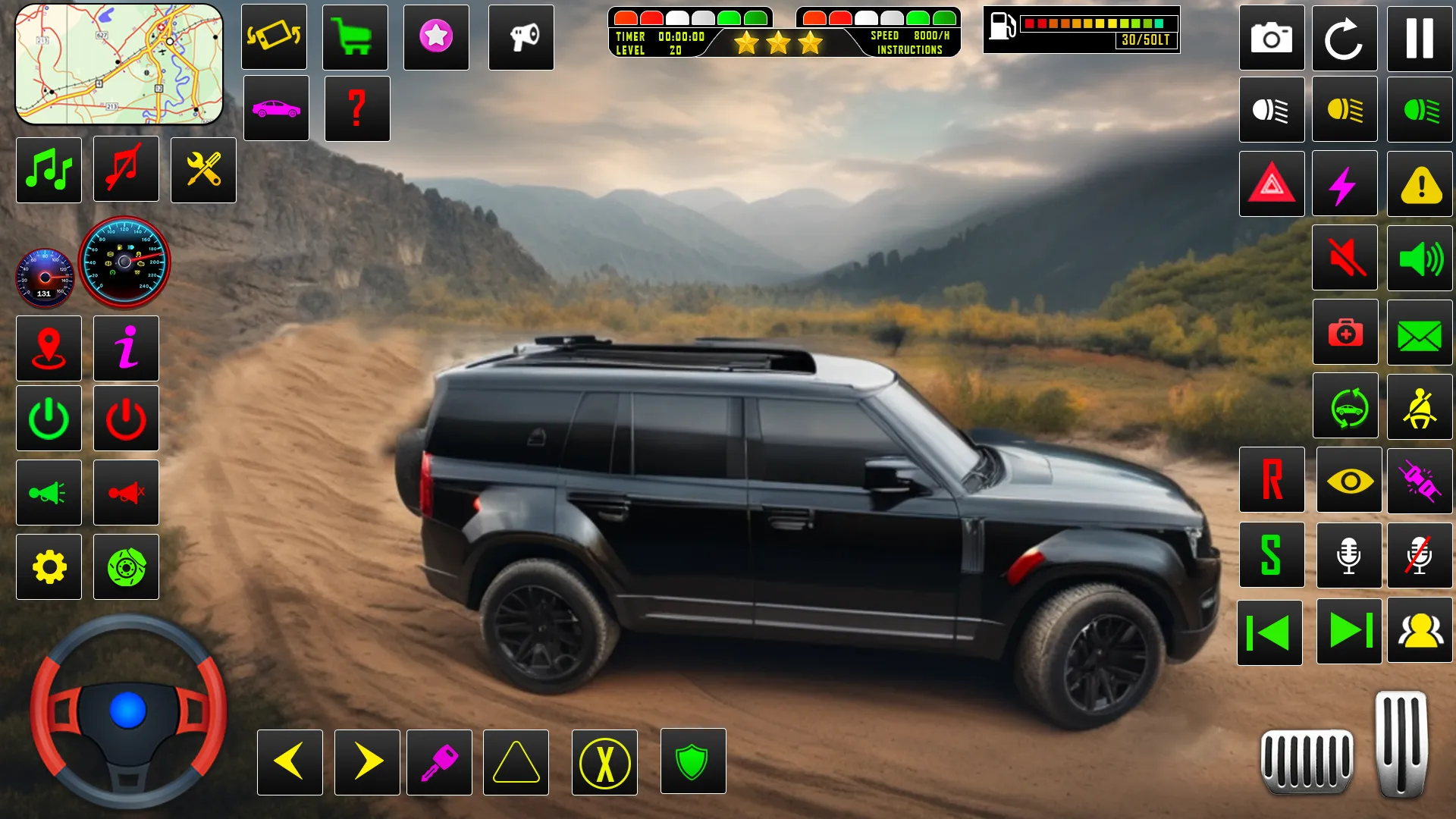Click the left yellow chevron arrow
Screen dimensions: 1456x819
[x=290, y=762]
